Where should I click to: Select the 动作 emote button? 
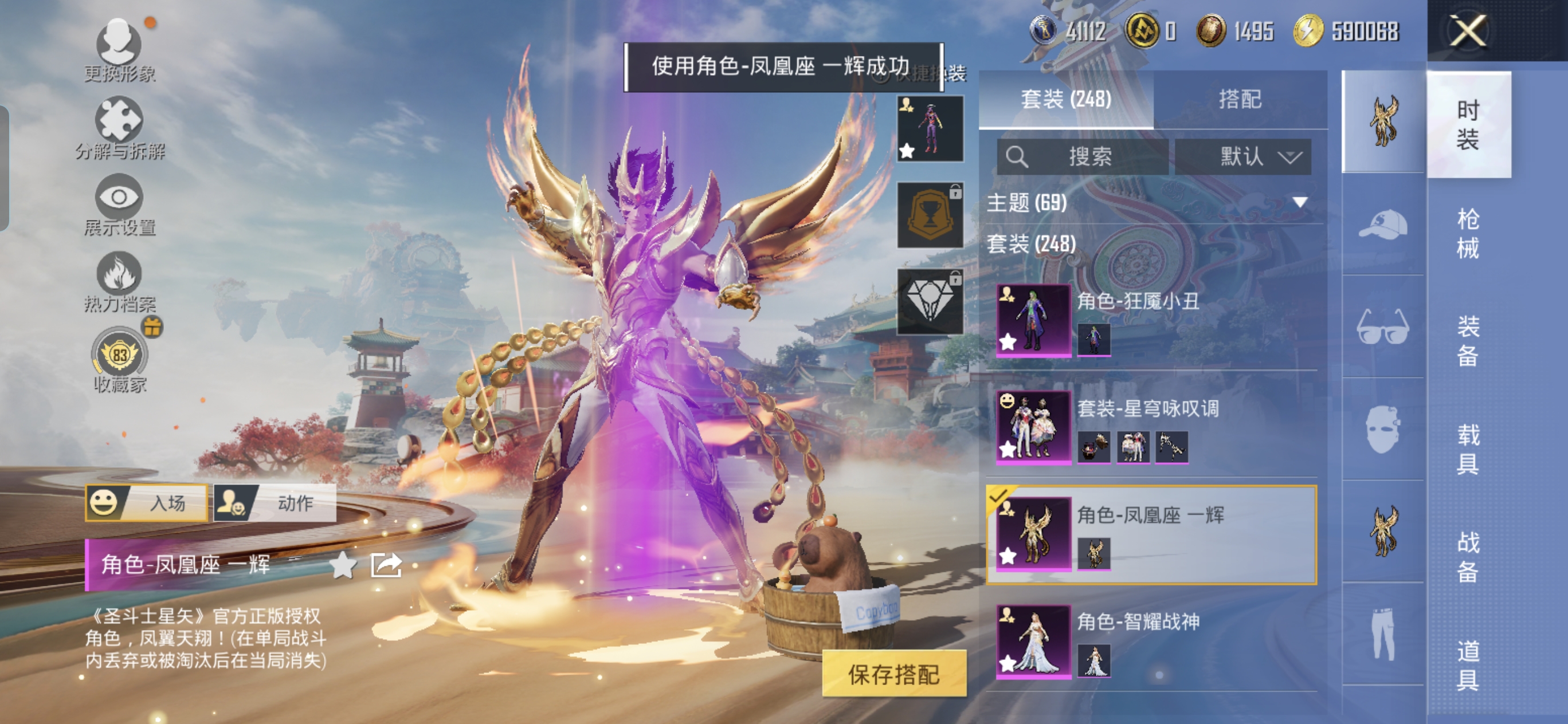point(275,502)
